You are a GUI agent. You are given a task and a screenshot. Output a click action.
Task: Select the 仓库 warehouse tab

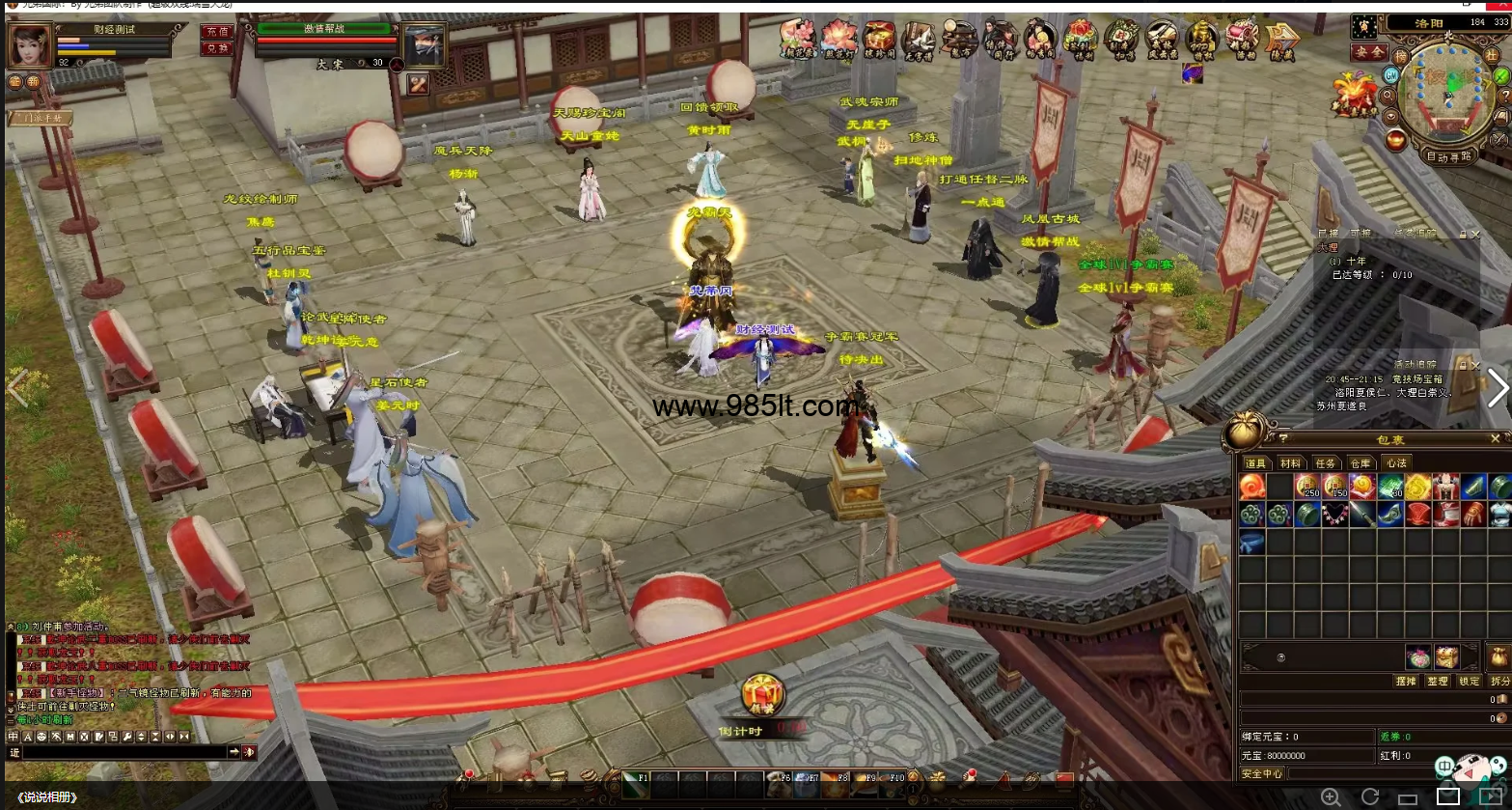point(1361,463)
